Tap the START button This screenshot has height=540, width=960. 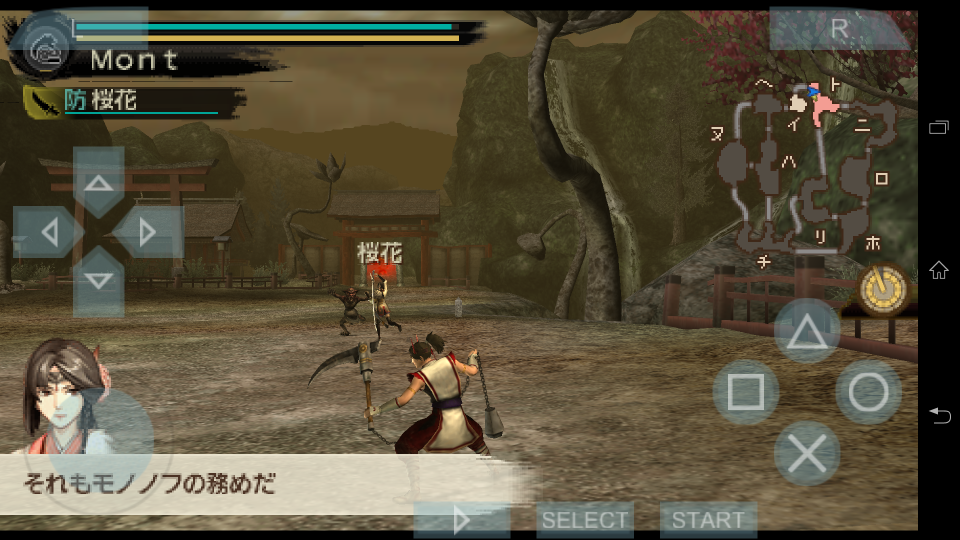(x=707, y=520)
